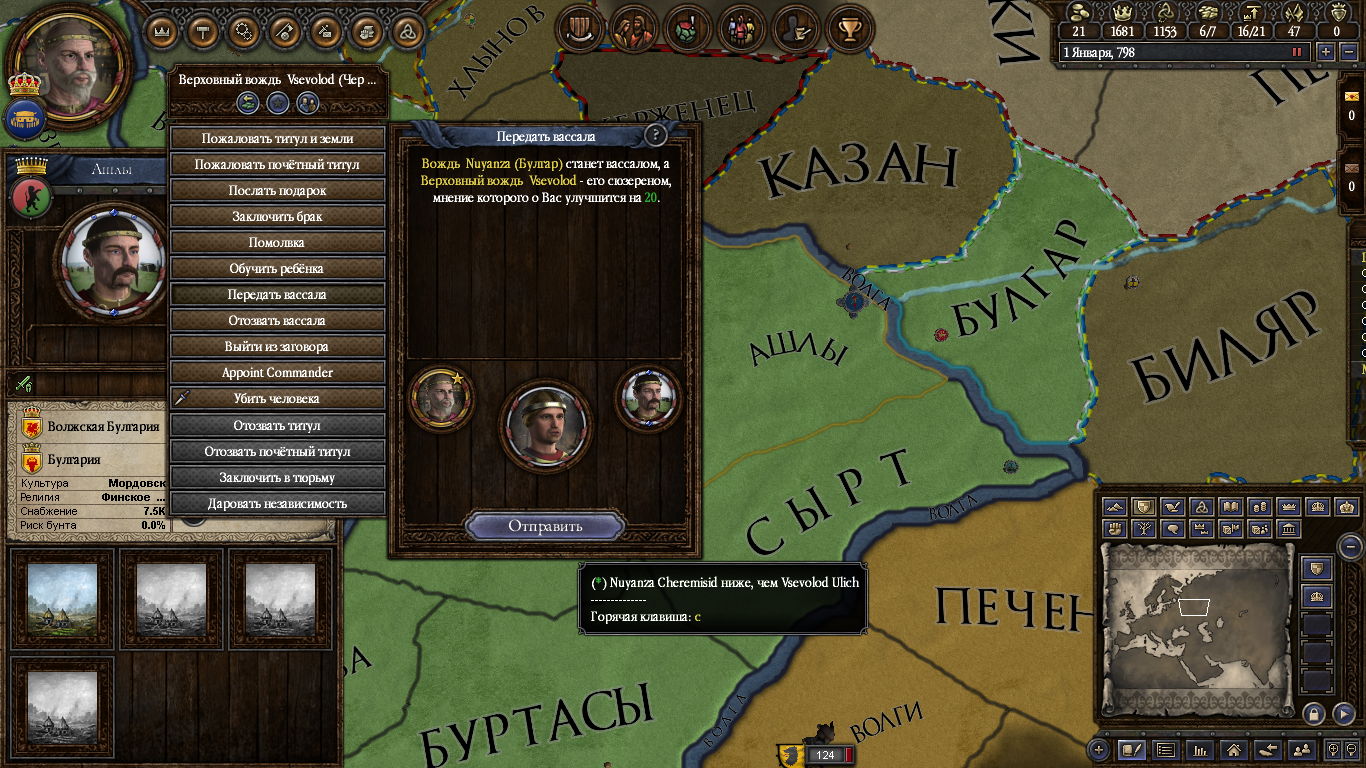This screenshot has height=768, width=1366.
Task: Select Отозвать вассала entry
Action: click(277, 320)
